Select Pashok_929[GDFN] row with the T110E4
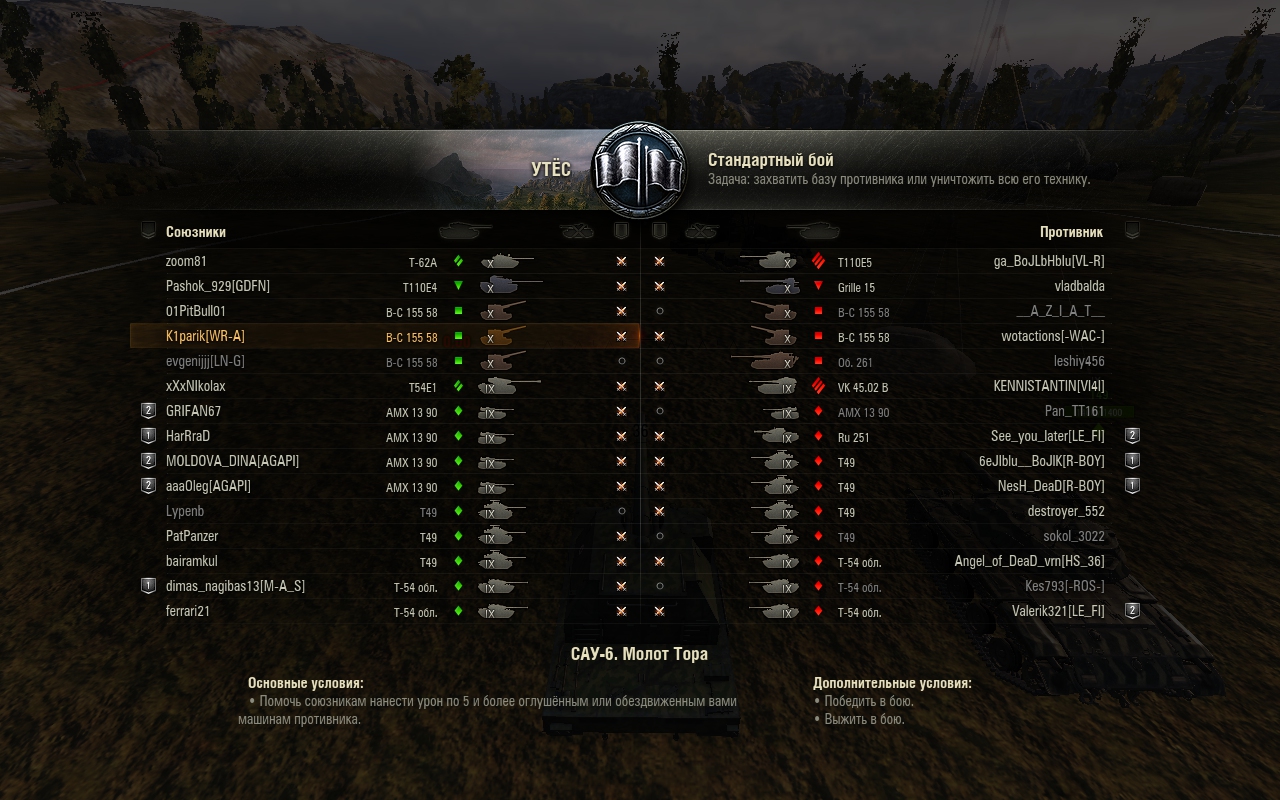The height and width of the screenshot is (800, 1280). pos(218,286)
